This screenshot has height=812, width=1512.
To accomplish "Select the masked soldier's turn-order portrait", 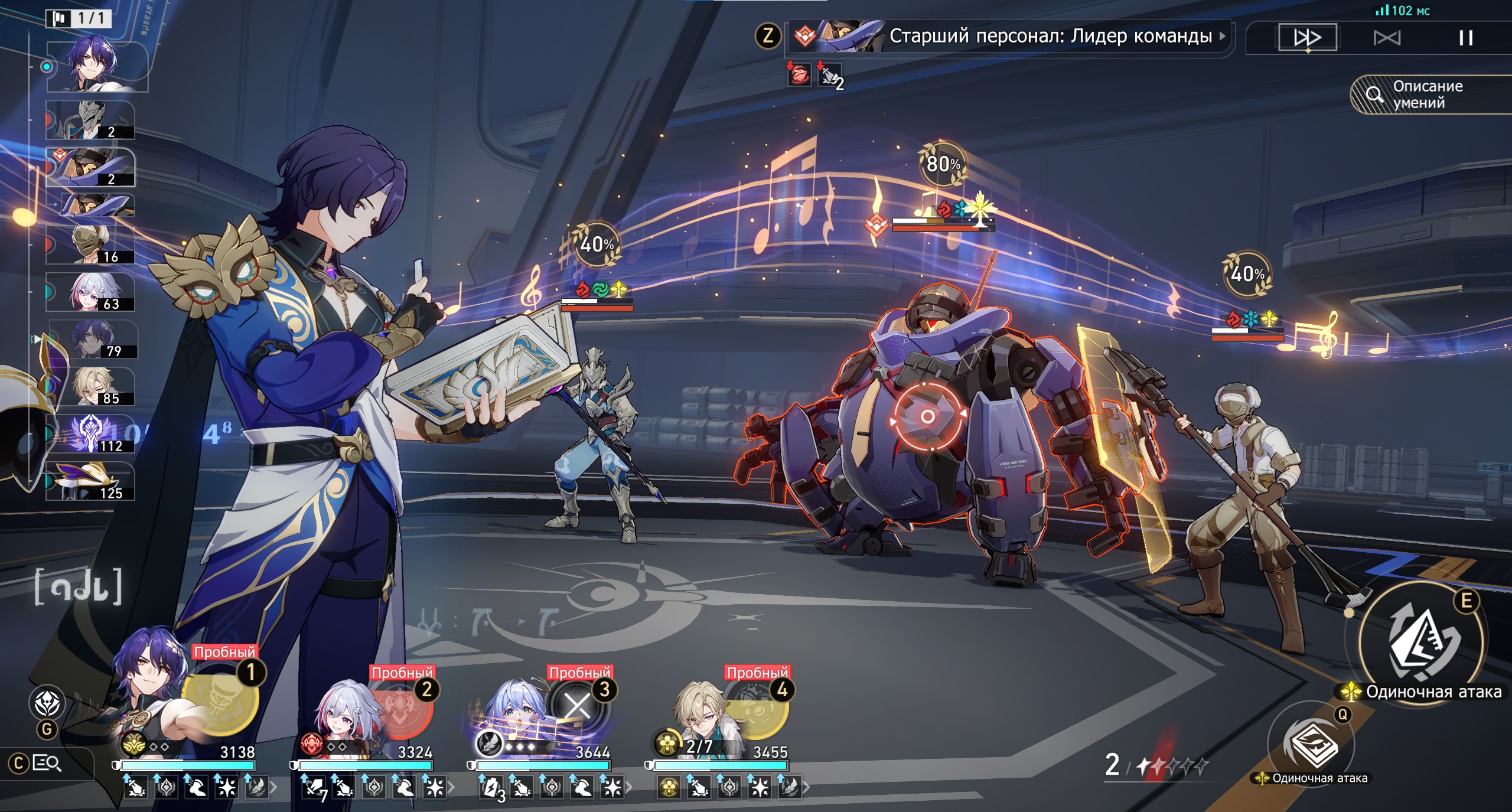I will point(90,244).
